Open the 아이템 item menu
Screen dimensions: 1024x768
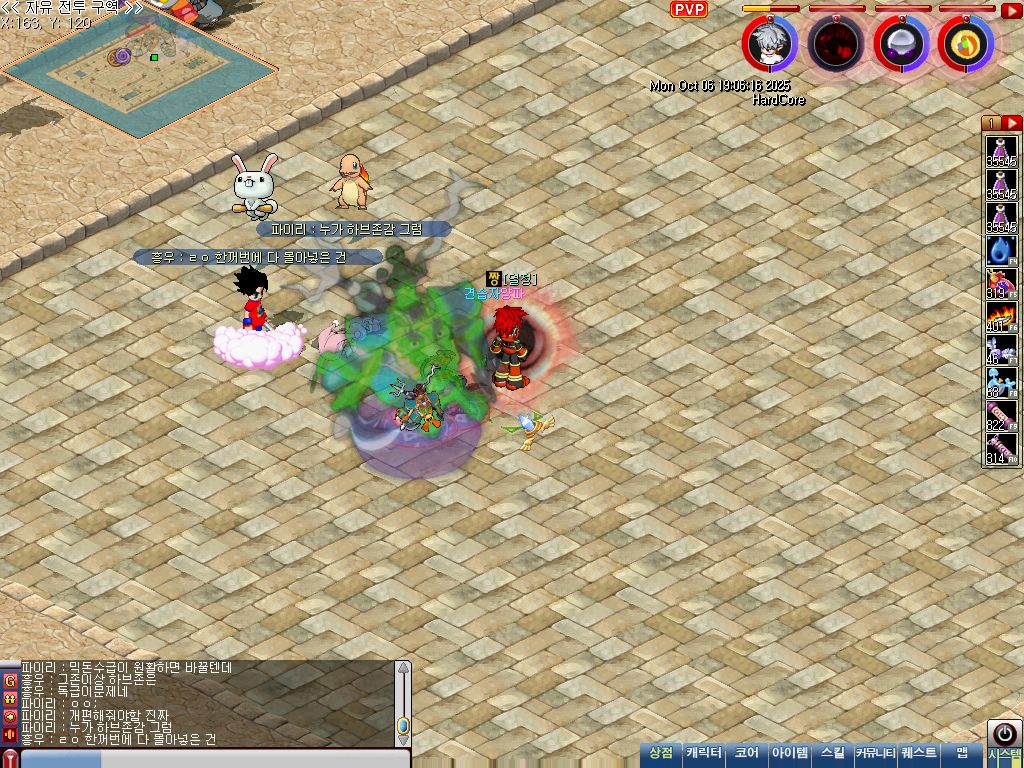790,753
